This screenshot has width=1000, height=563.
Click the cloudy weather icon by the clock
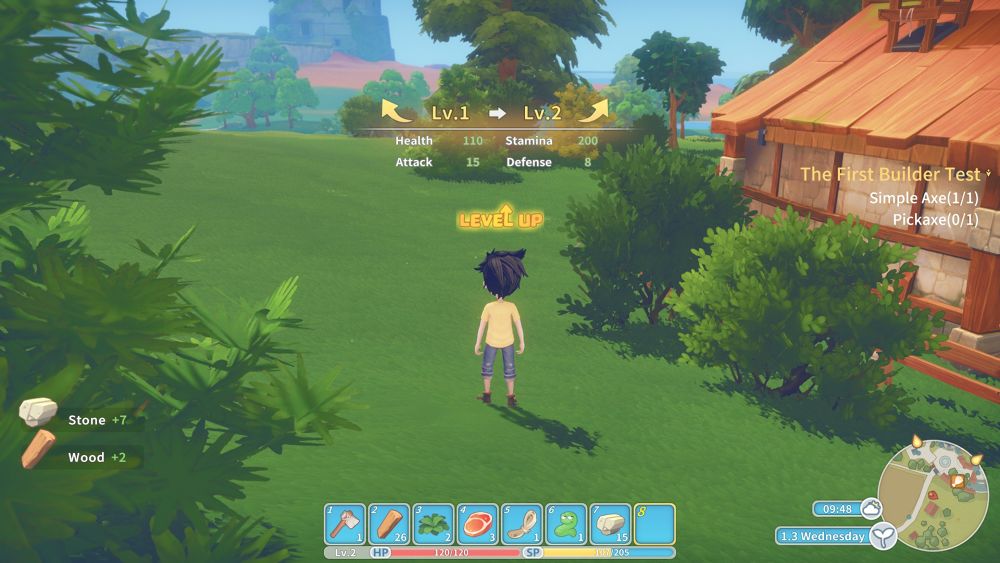[871, 508]
